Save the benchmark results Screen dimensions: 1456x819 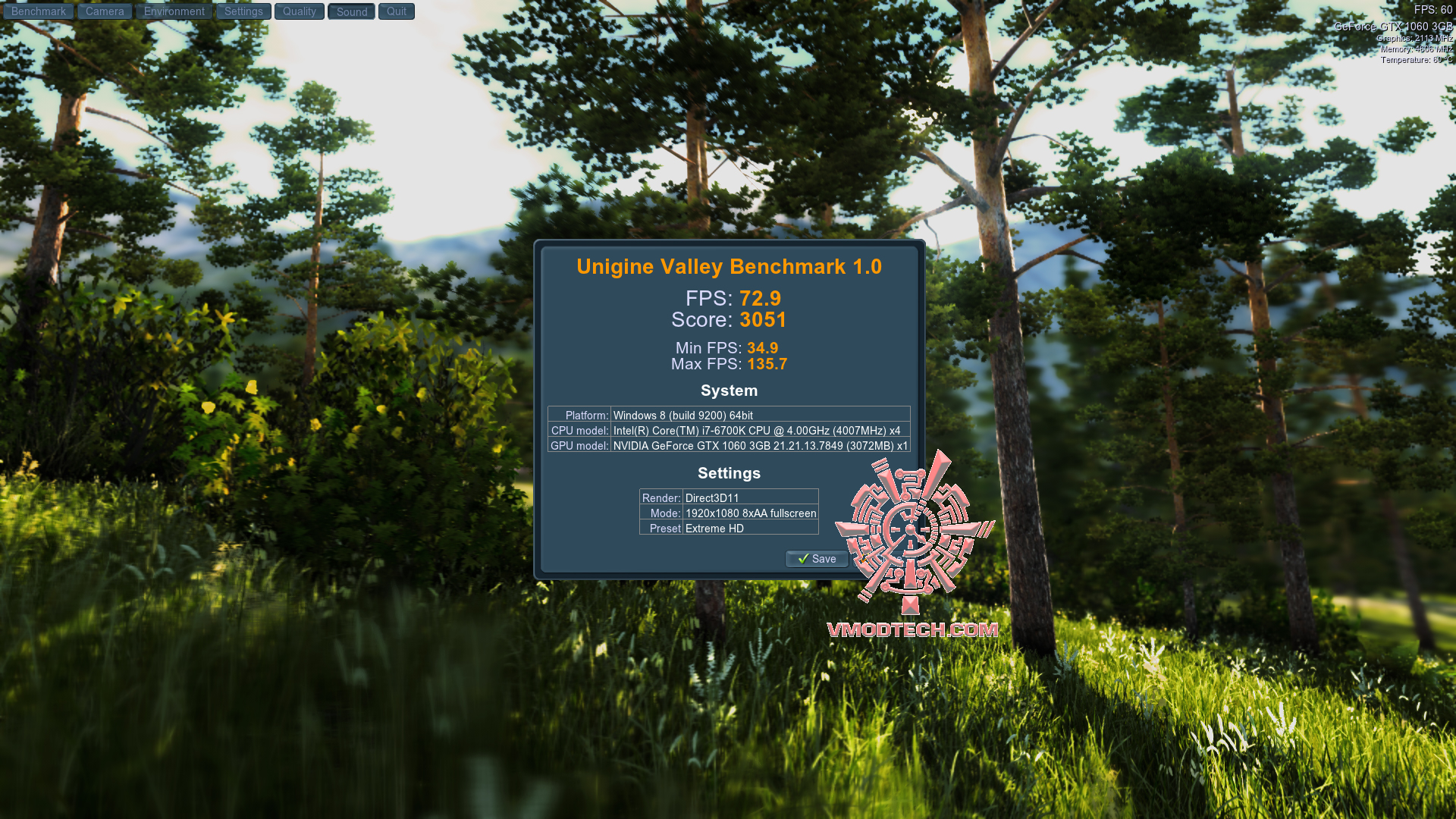tap(816, 559)
